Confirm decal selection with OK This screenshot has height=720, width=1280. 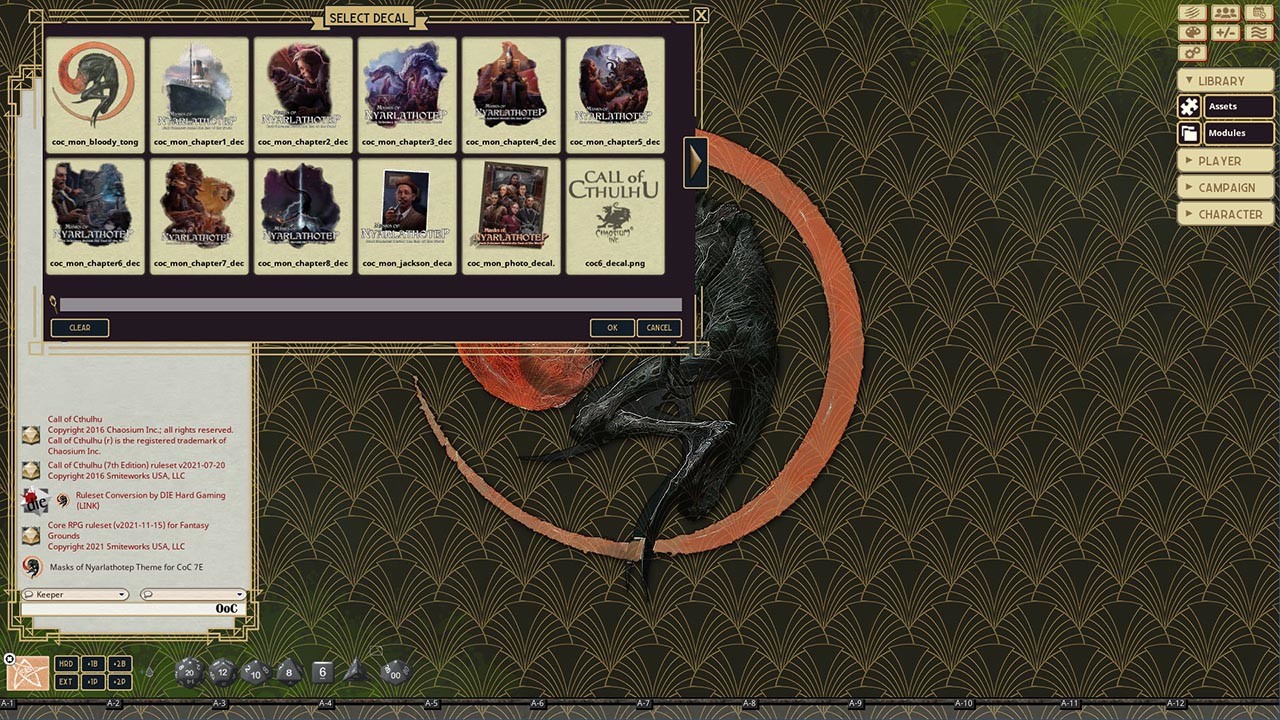tap(612, 327)
